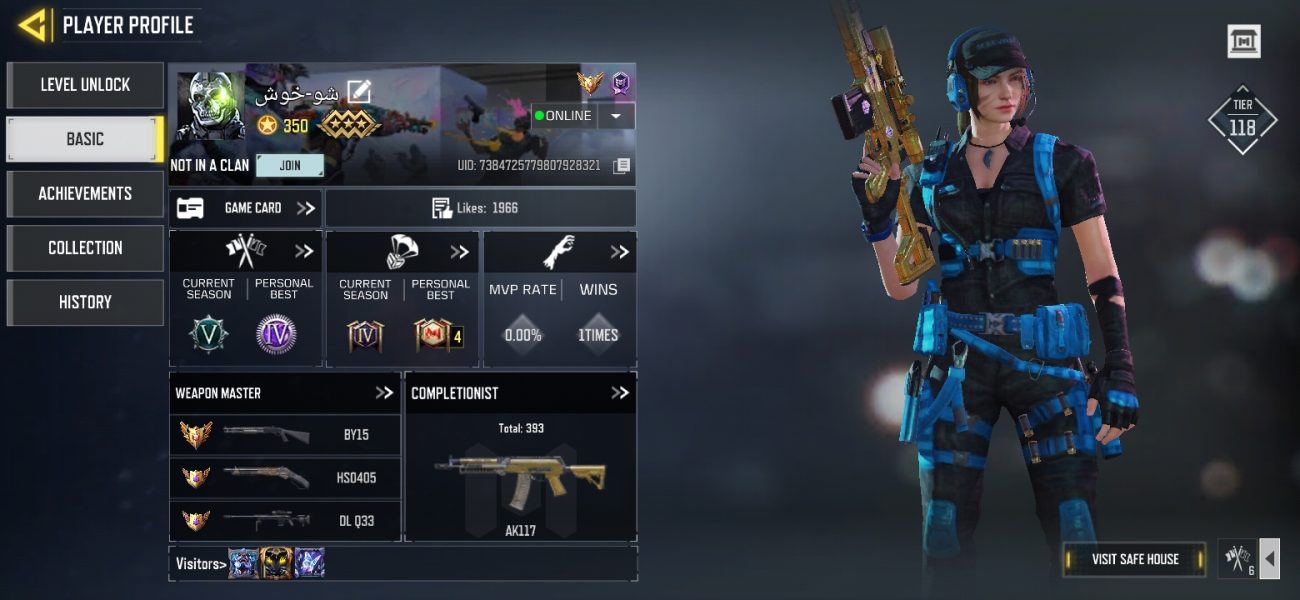Expand battle royale ranked details
Screen dimensions: 1300x600
(460, 251)
